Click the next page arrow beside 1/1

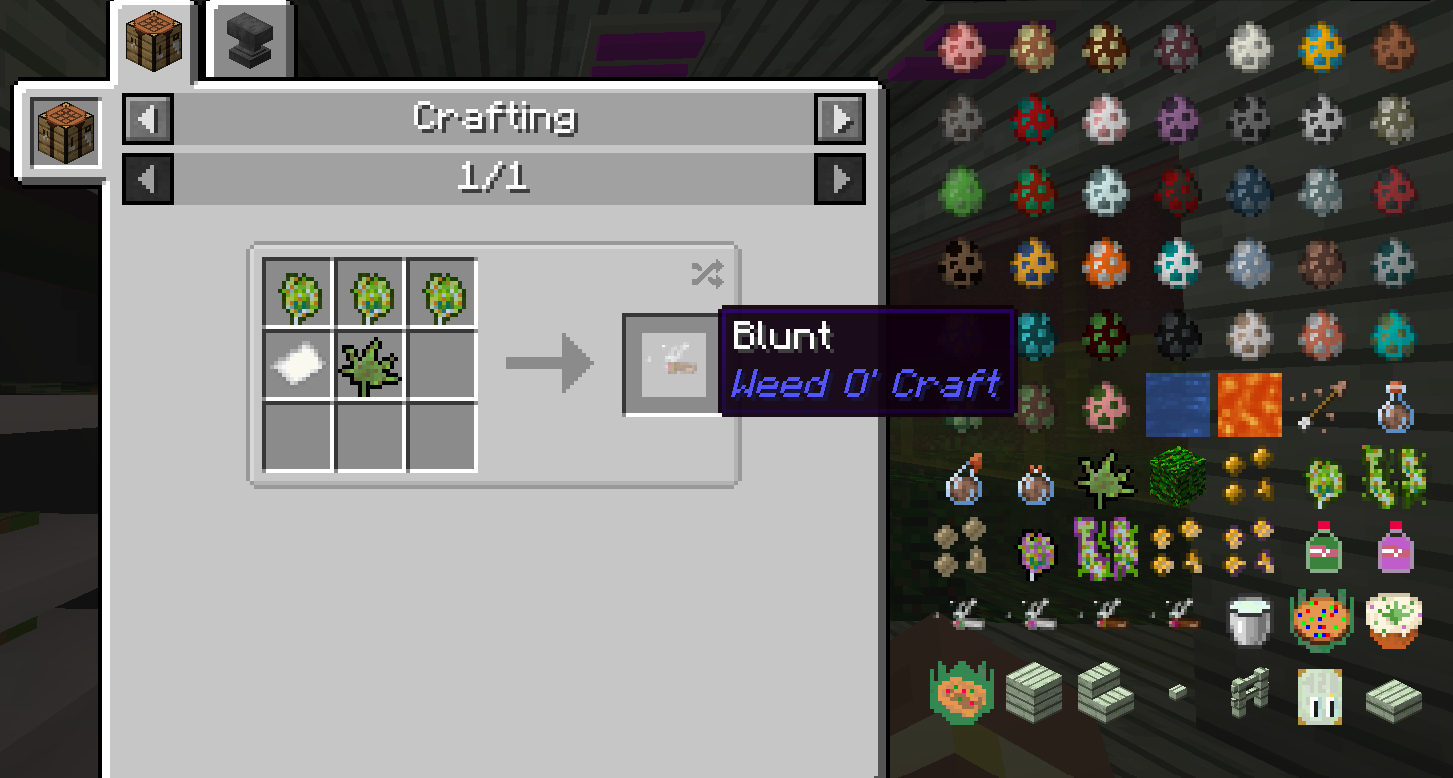click(x=840, y=179)
